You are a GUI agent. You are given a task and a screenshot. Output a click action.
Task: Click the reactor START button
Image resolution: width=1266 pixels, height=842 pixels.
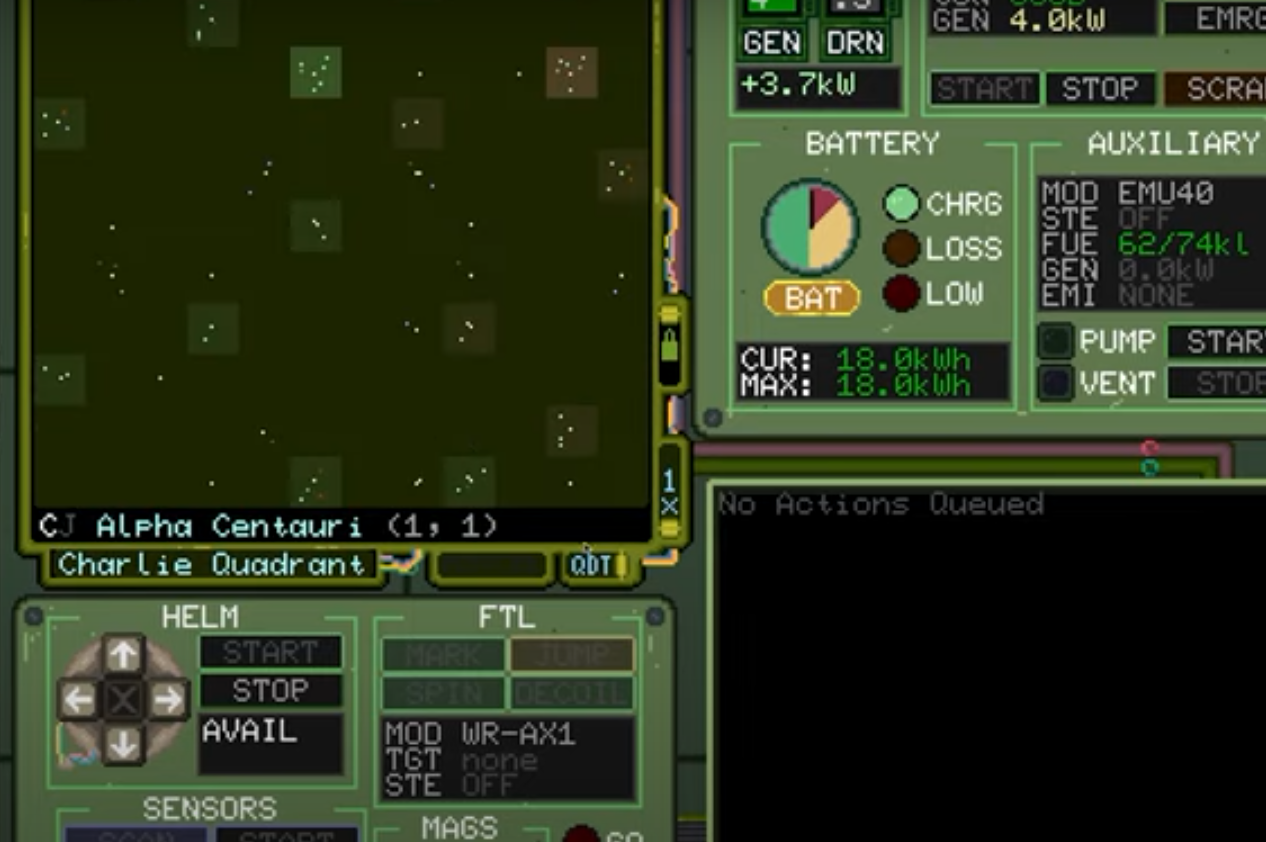[984, 89]
